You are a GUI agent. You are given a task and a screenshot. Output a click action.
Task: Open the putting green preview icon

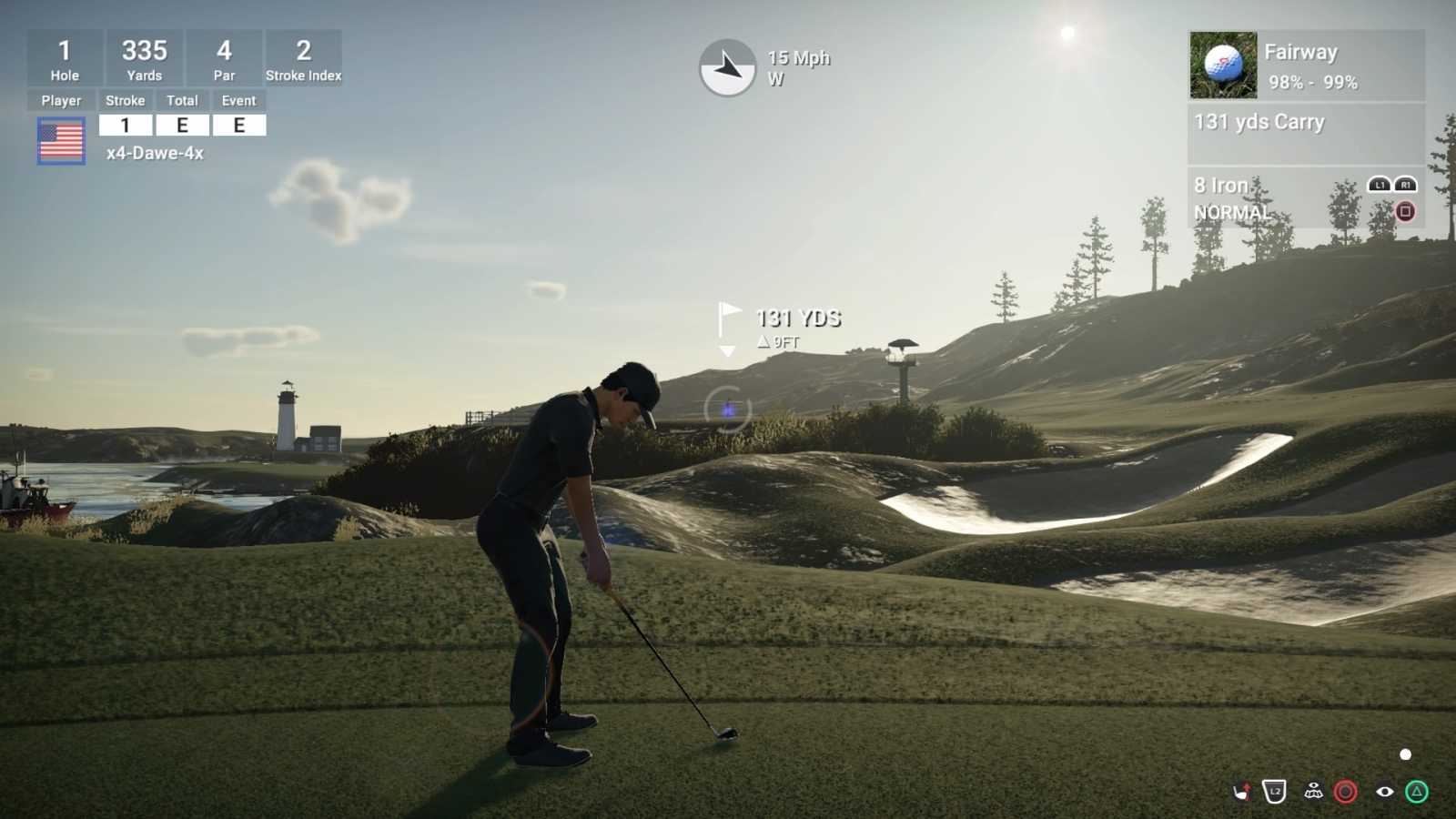point(1313,792)
